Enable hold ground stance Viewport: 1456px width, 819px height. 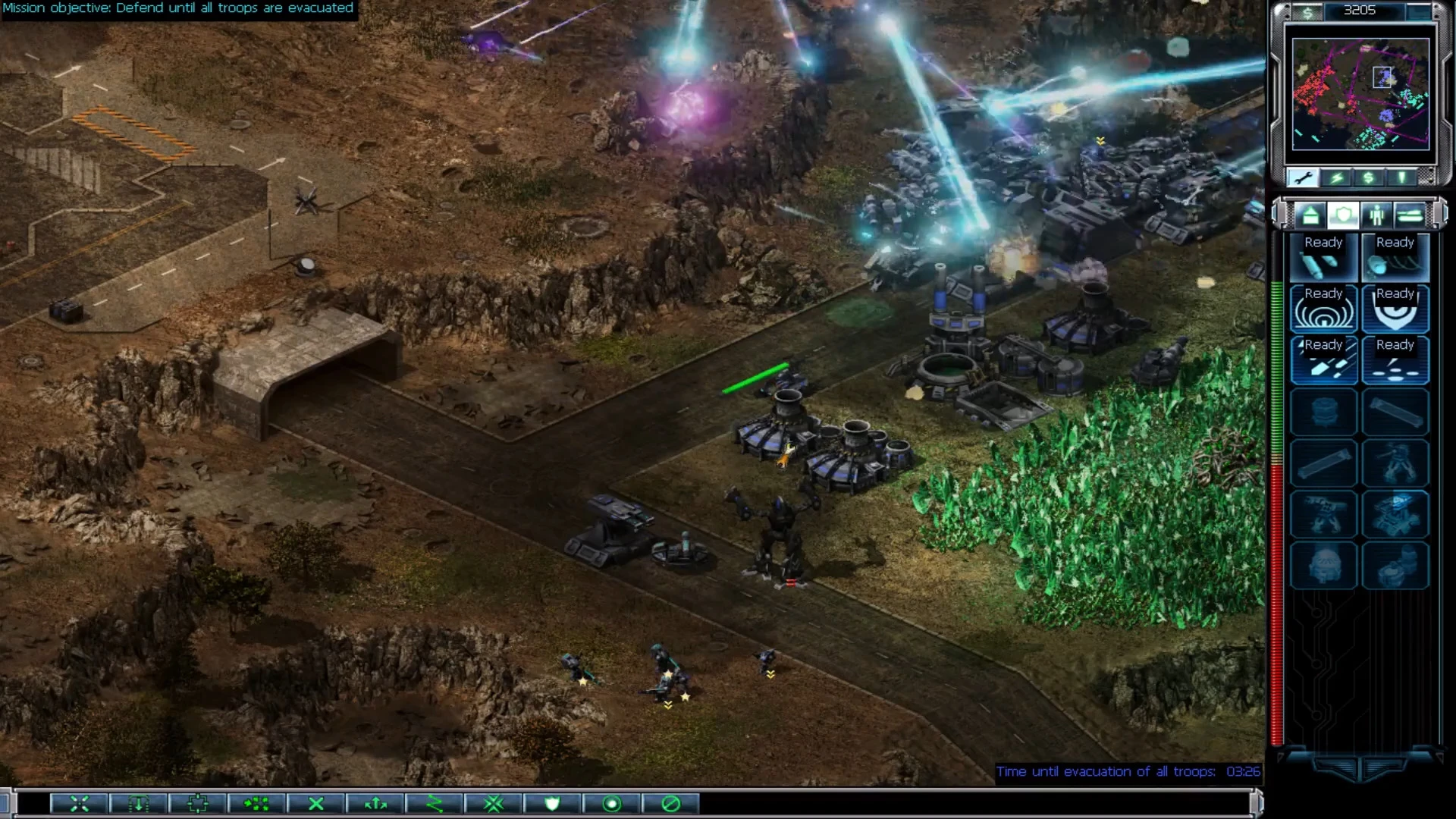(613, 804)
